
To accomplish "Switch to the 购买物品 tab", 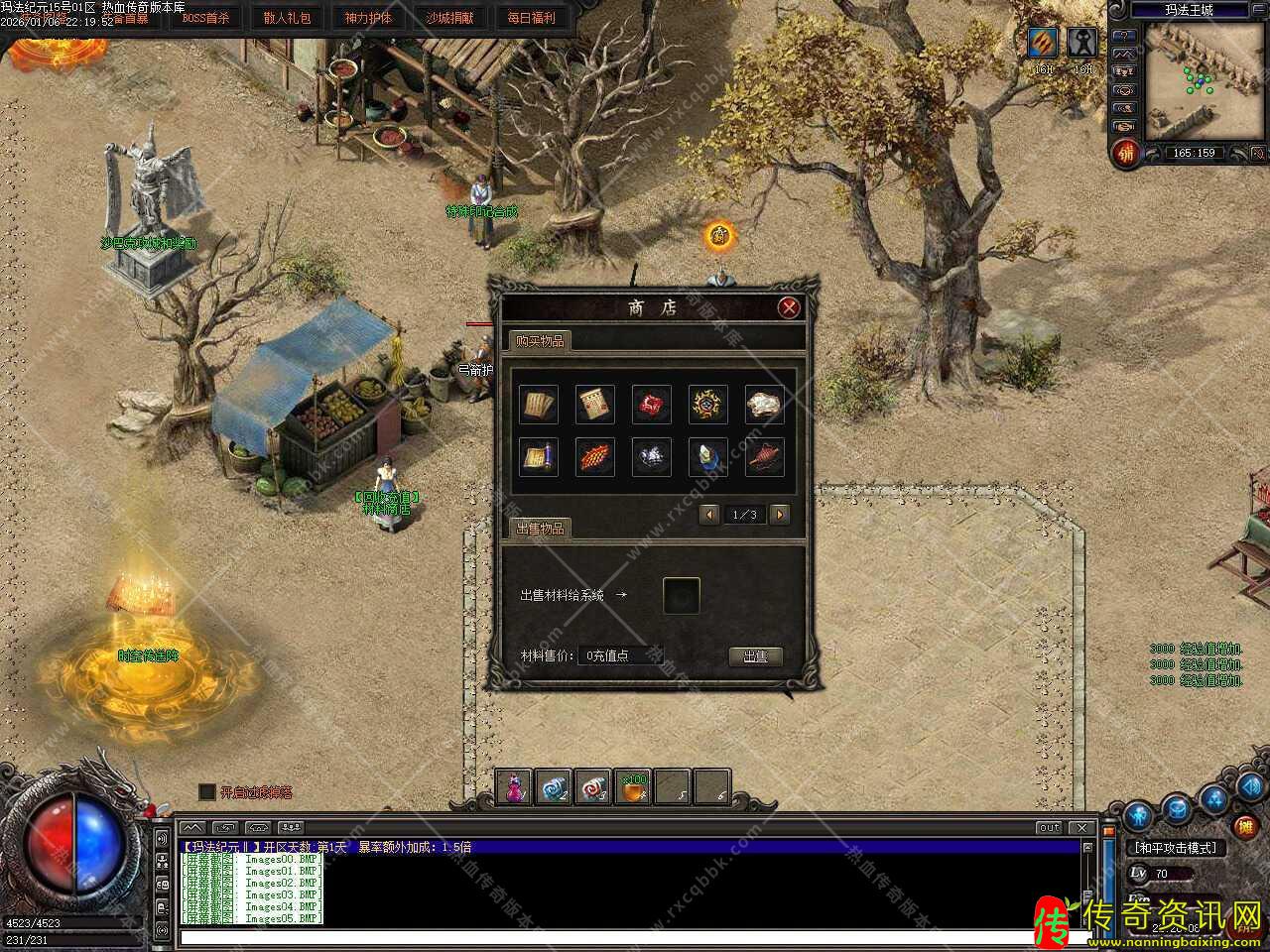I will (x=539, y=341).
